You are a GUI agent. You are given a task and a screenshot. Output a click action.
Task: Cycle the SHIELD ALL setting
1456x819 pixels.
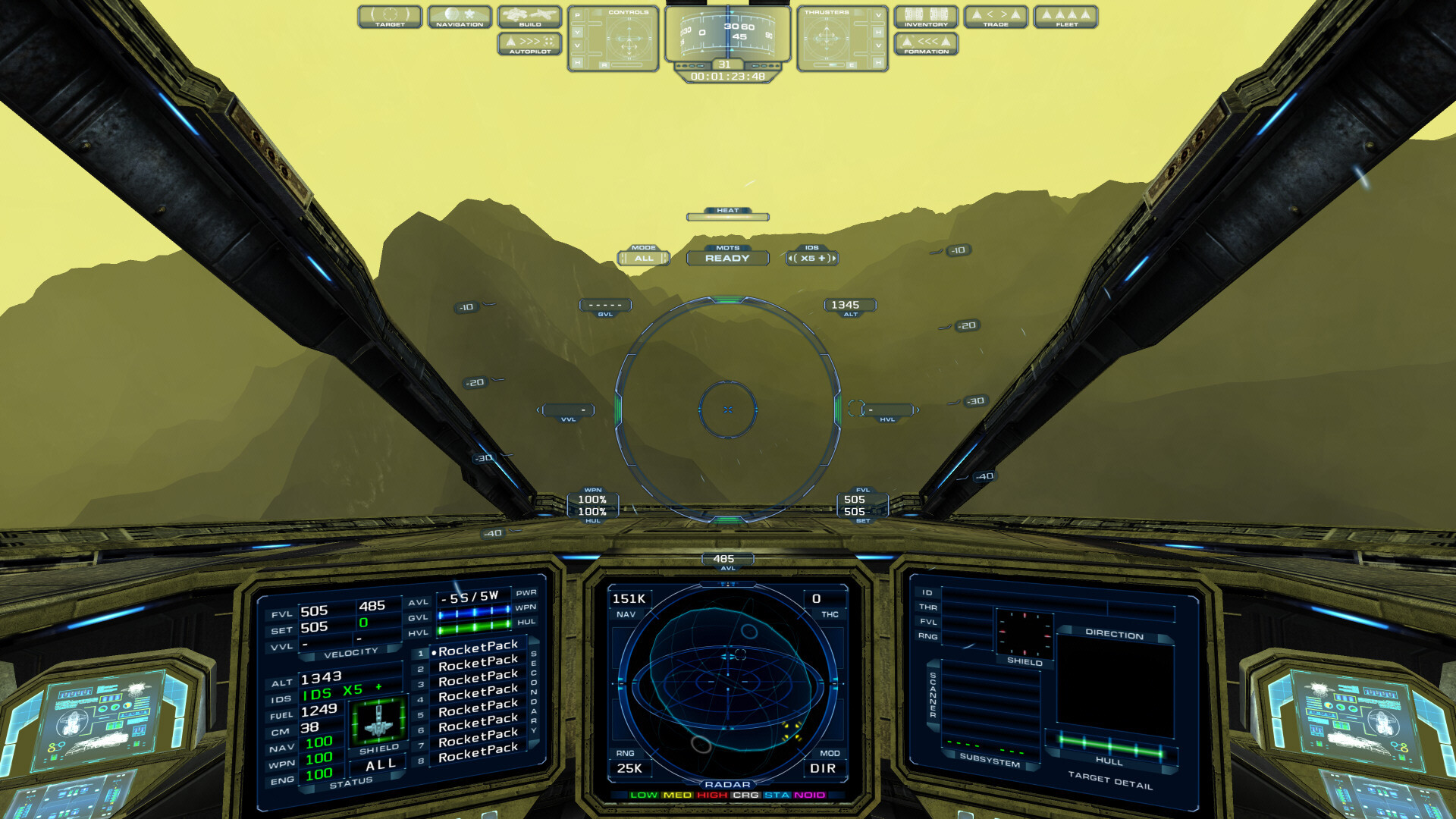[378, 764]
